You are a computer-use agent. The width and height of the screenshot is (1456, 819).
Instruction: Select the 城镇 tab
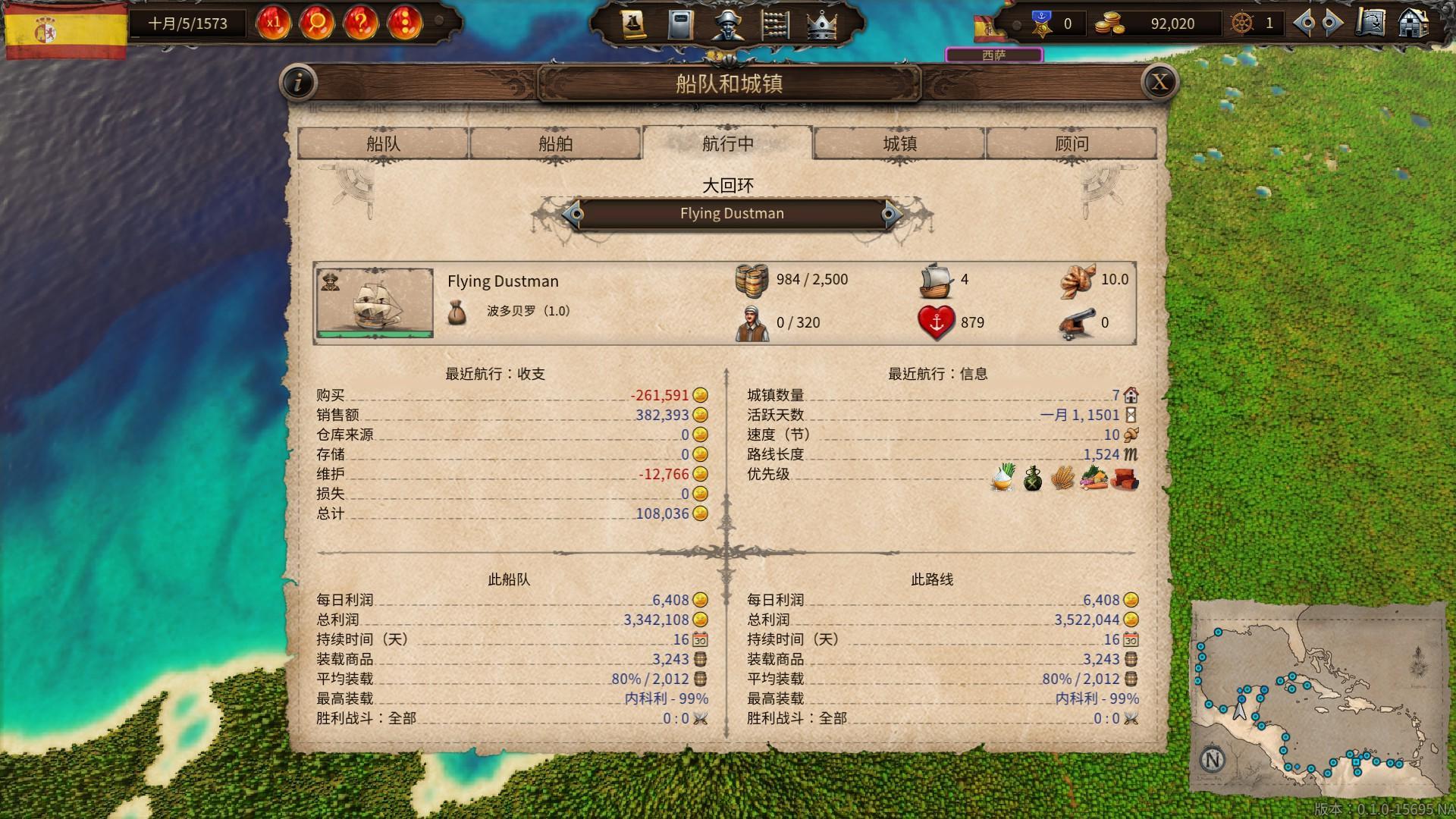[x=899, y=143]
